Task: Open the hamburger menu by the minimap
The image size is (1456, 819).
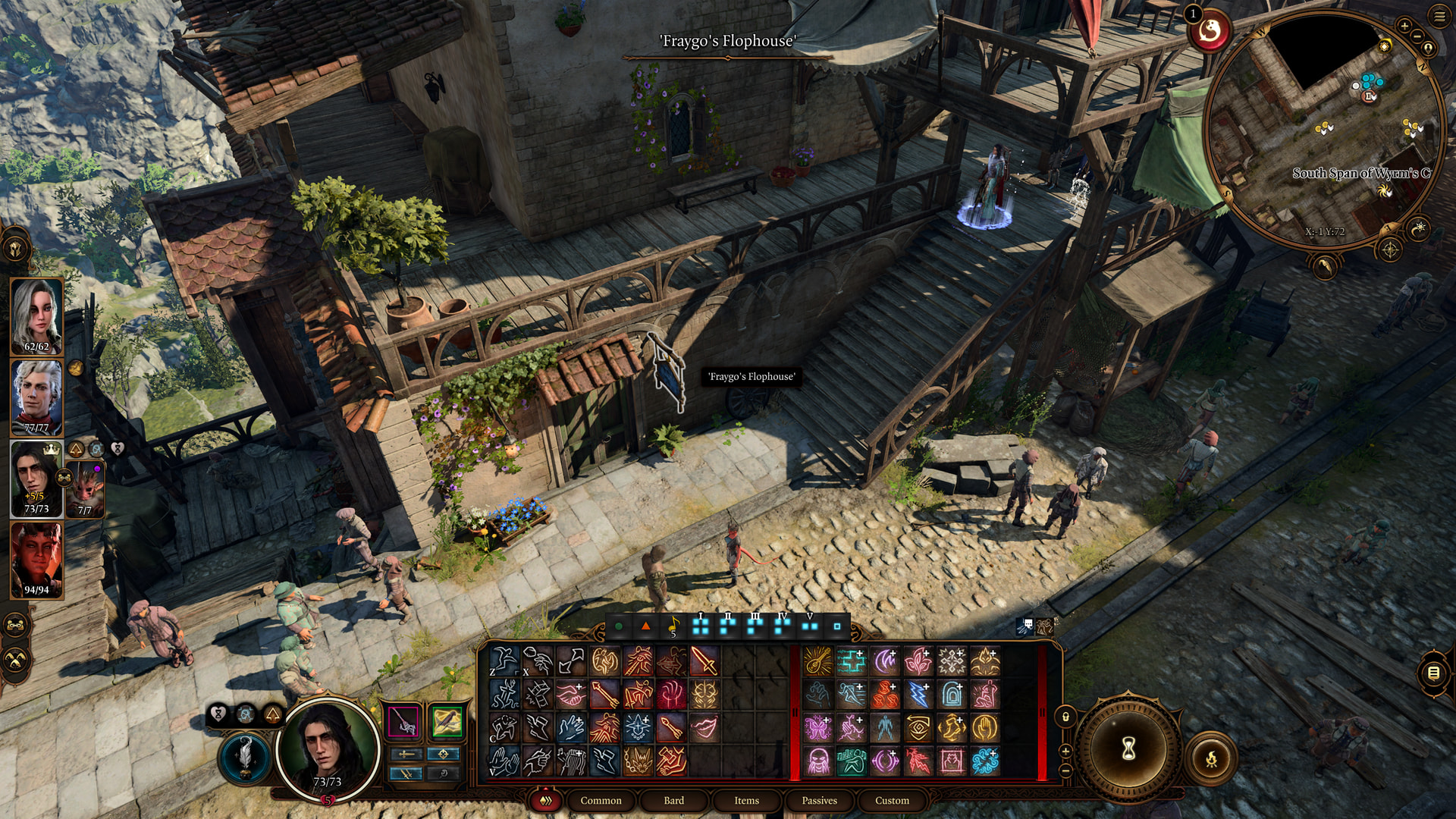Action: [x=1439, y=17]
